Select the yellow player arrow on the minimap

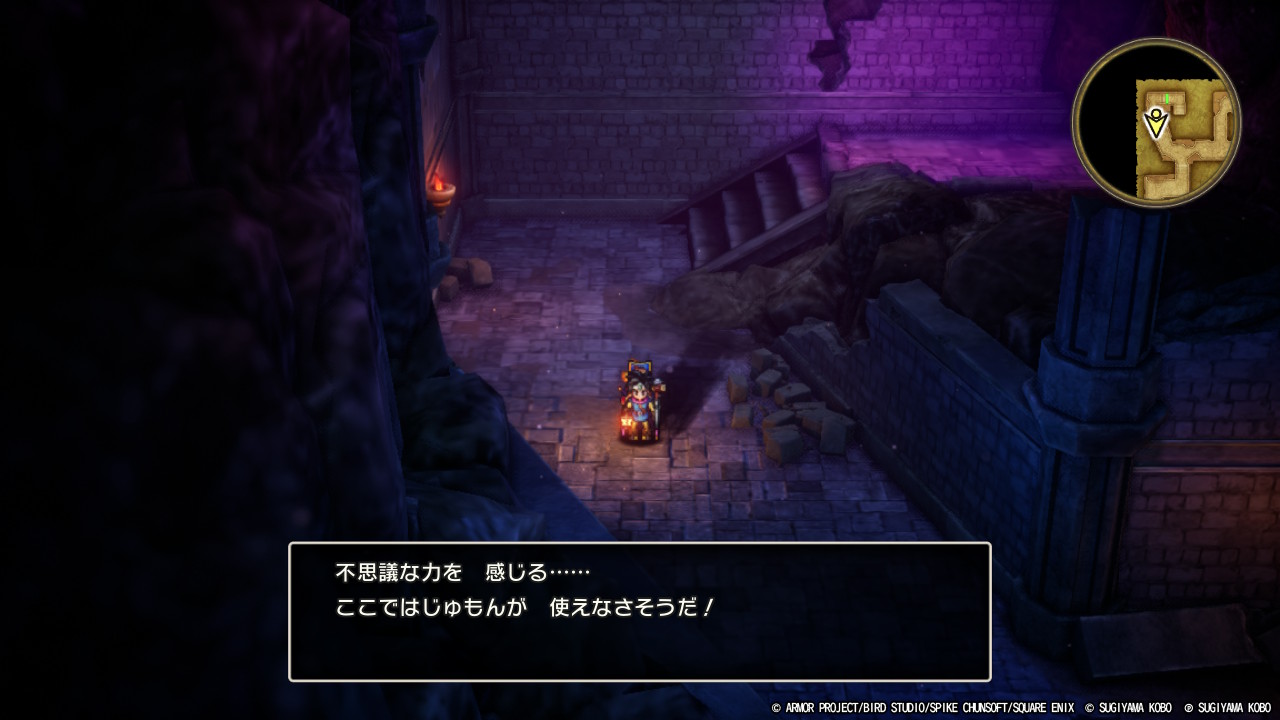tap(1157, 122)
